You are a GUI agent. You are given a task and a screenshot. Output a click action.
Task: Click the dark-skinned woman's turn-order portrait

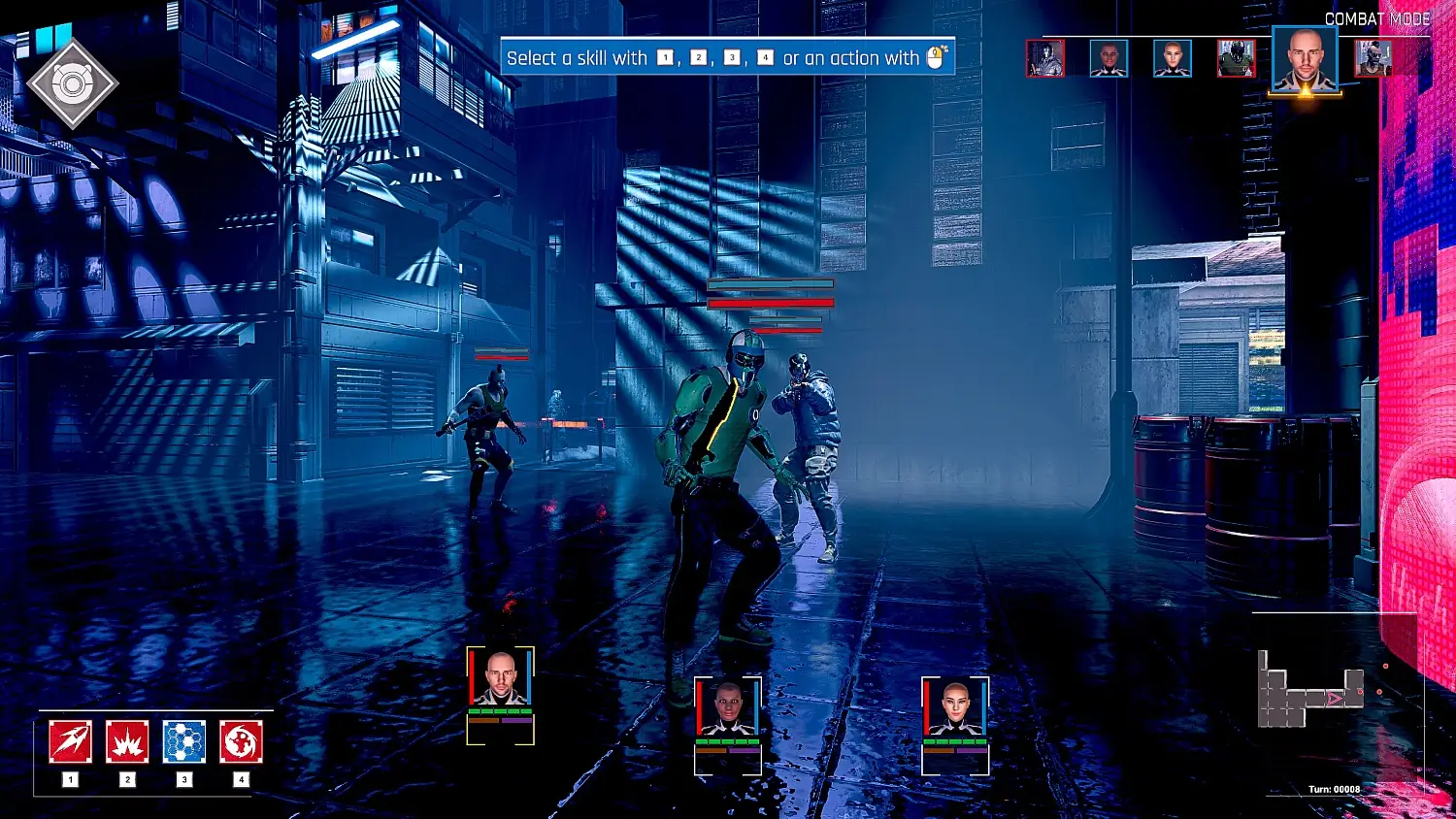click(1109, 58)
